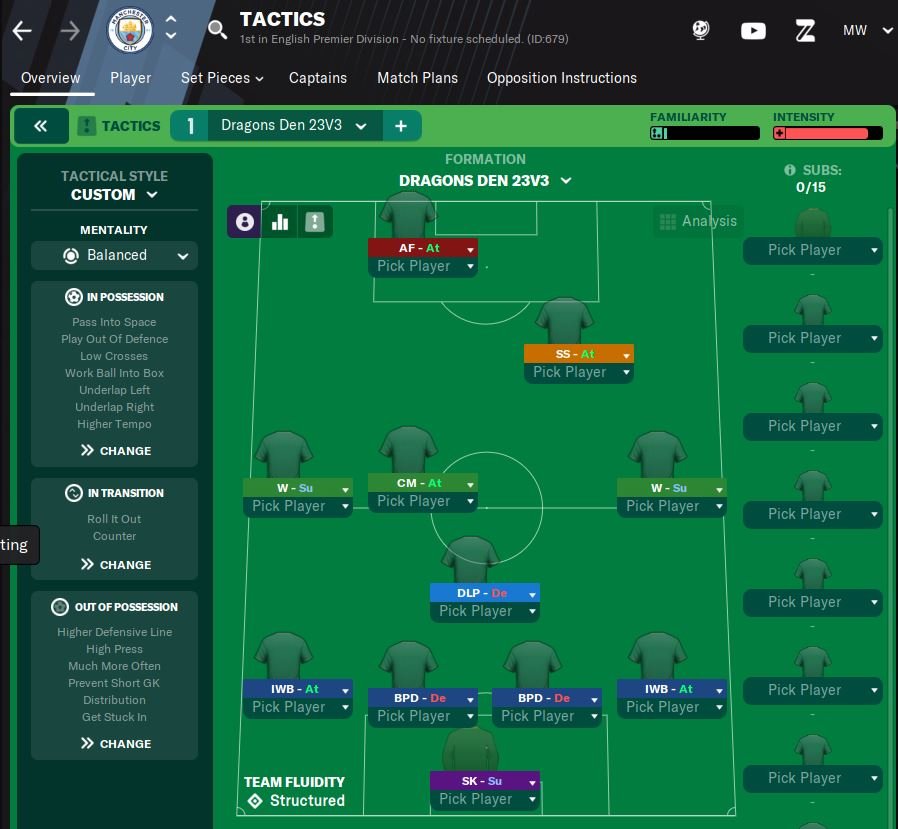Add a new tactic with plus button
Image resolution: width=898 pixels, height=829 pixels.
point(401,126)
